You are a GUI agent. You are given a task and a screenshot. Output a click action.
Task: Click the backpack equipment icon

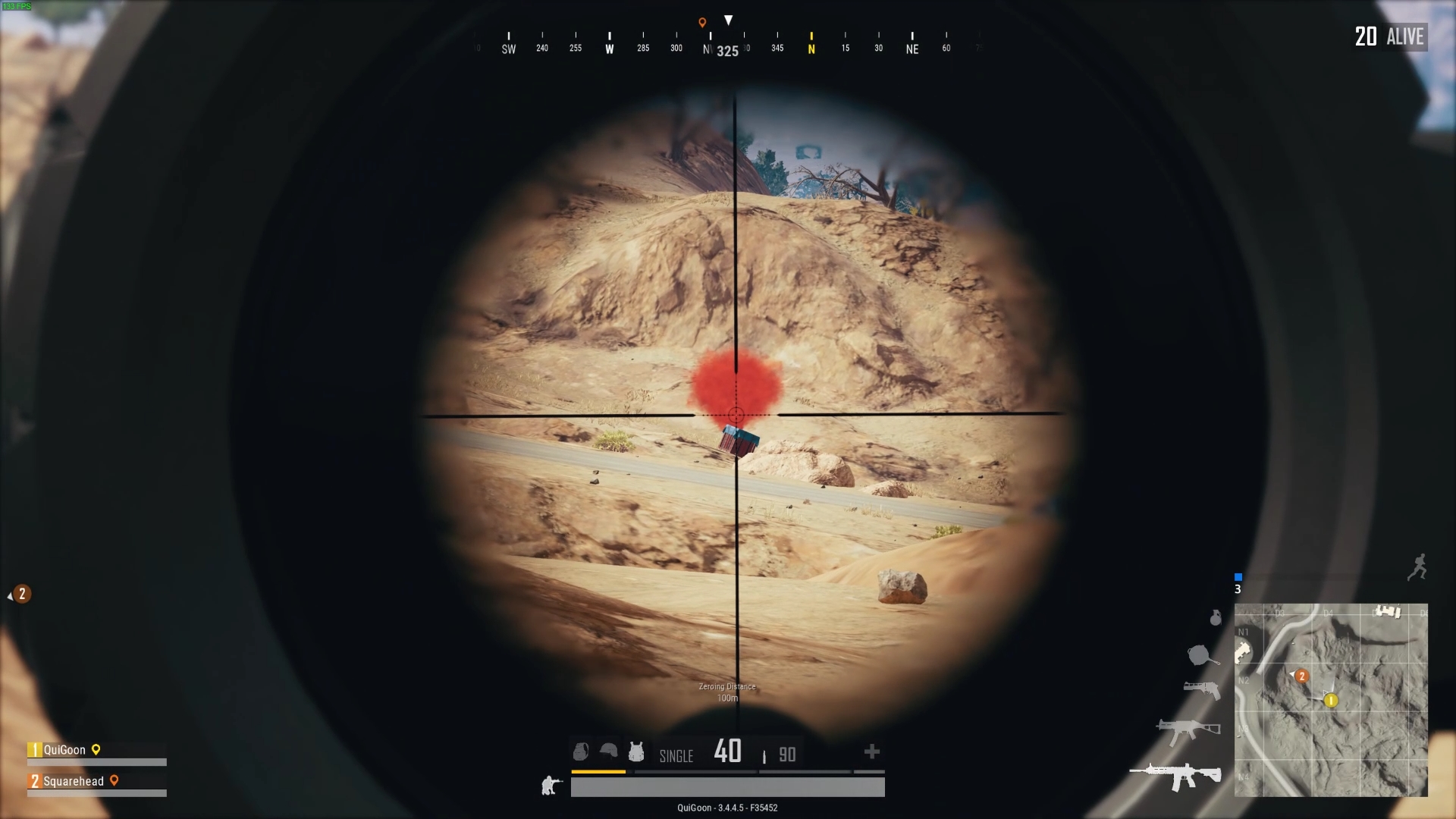[580, 752]
